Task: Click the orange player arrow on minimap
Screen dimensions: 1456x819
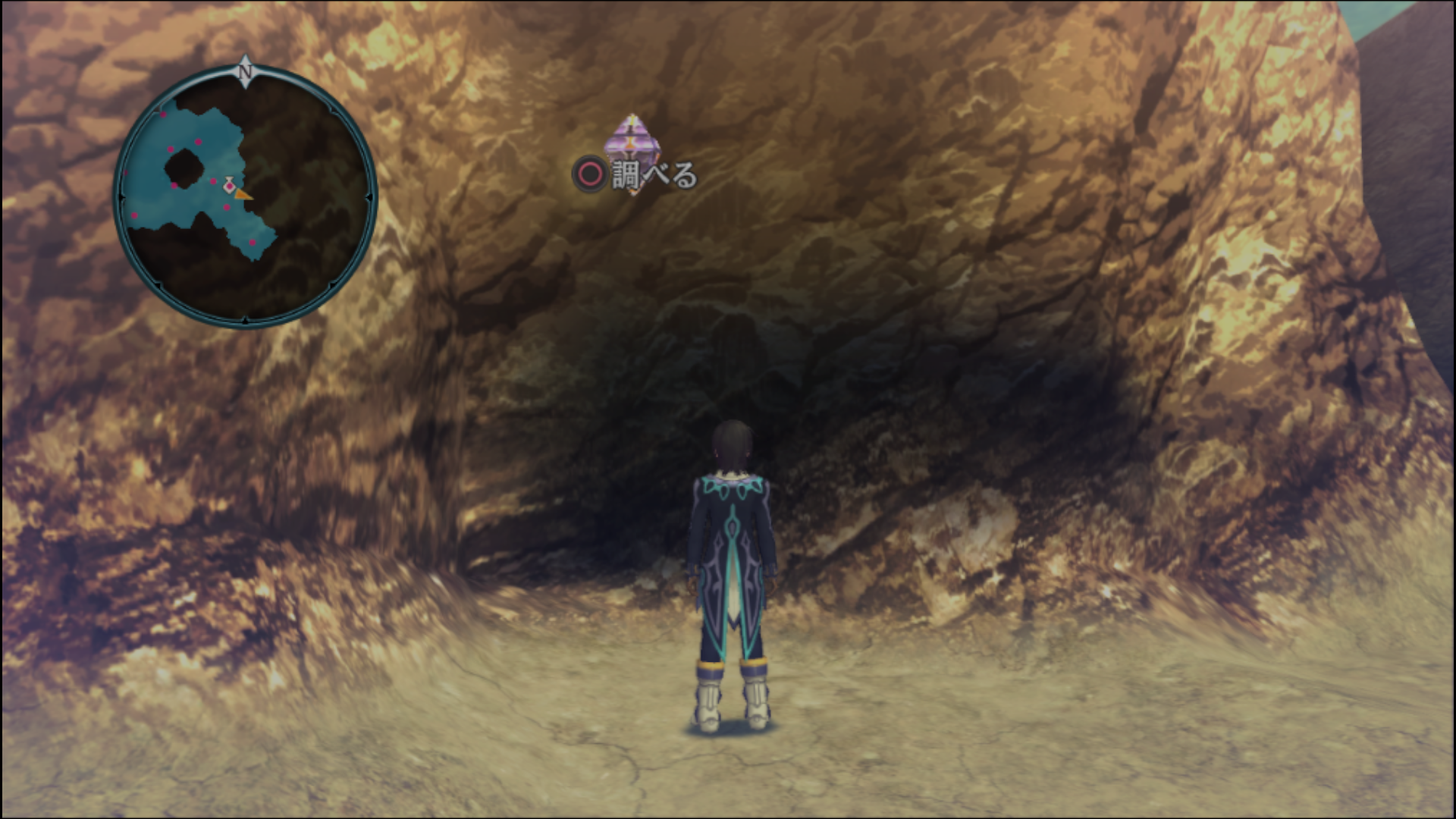Action: [x=242, y=195]
